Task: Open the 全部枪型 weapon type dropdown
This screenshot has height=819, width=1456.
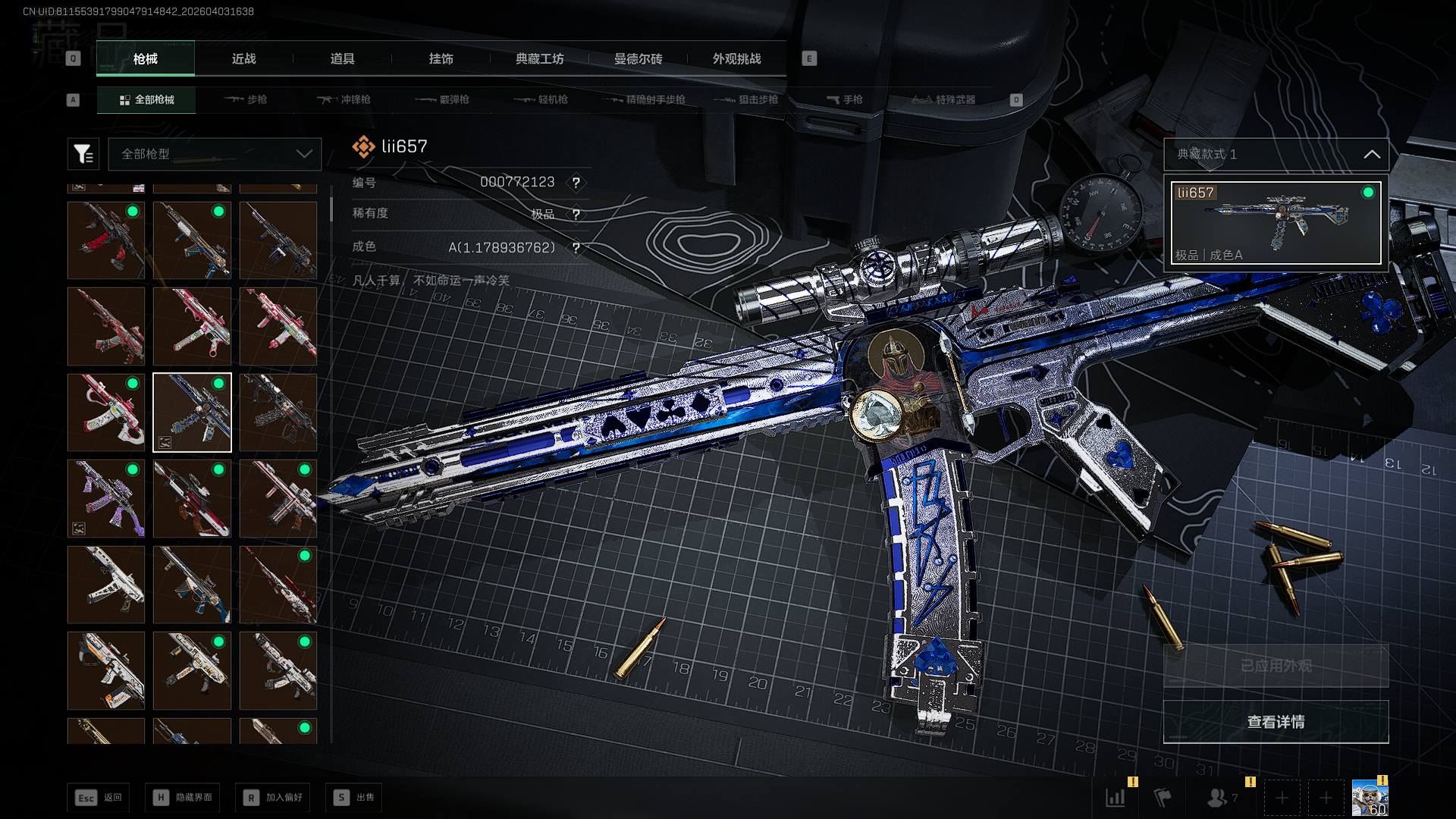Action: (215, 154)
